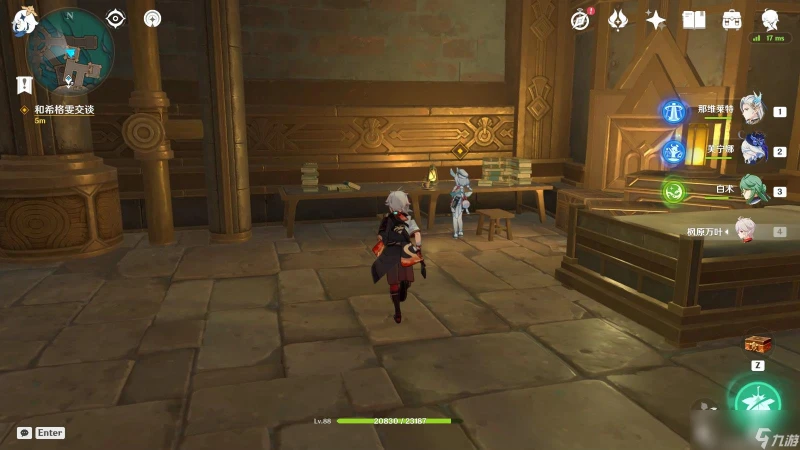This screenshot has width=800, height=450.
Task: Switch to party member 芙宁娜
Action: [x=752, y=150]
